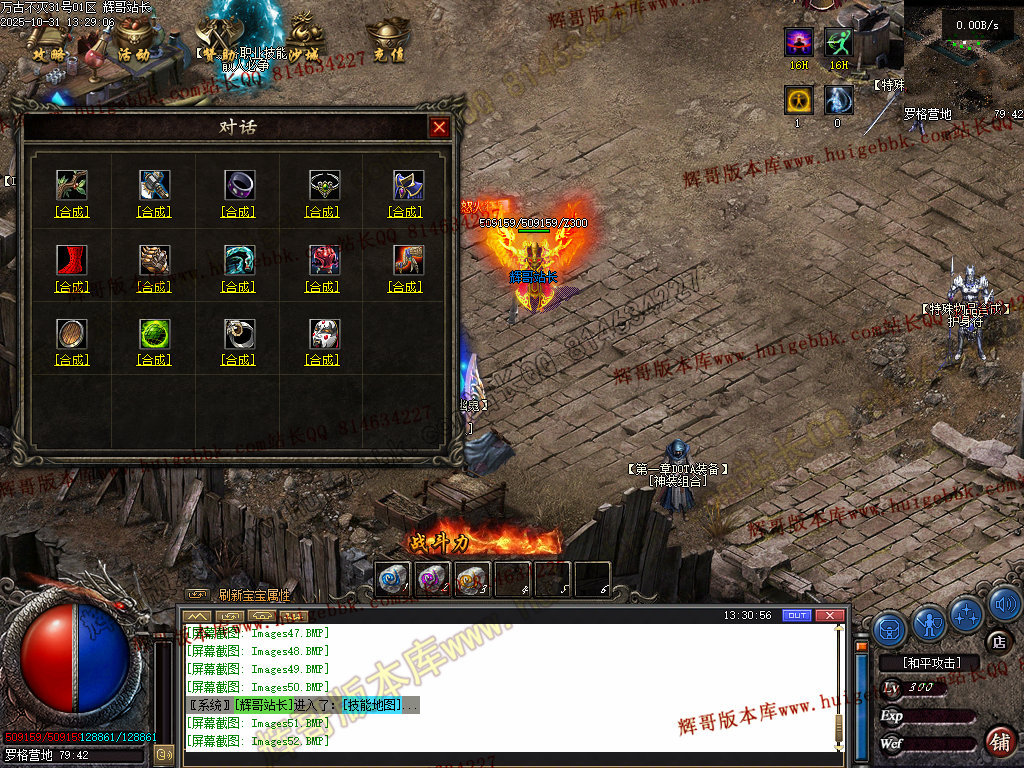Click 合成 under the green gem necklace

coord(323,212)
